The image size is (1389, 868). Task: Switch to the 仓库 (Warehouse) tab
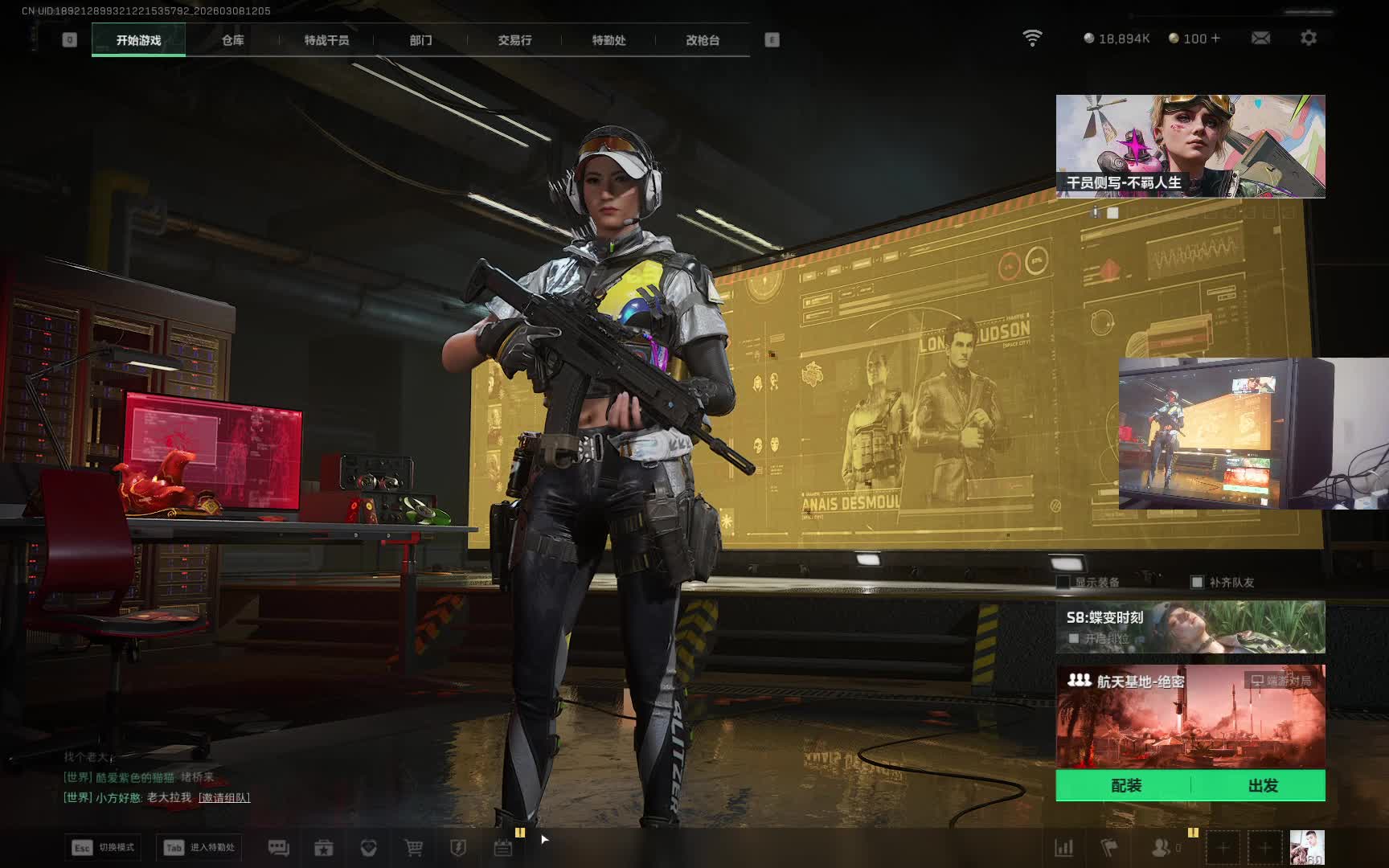(x=232, y=40)
